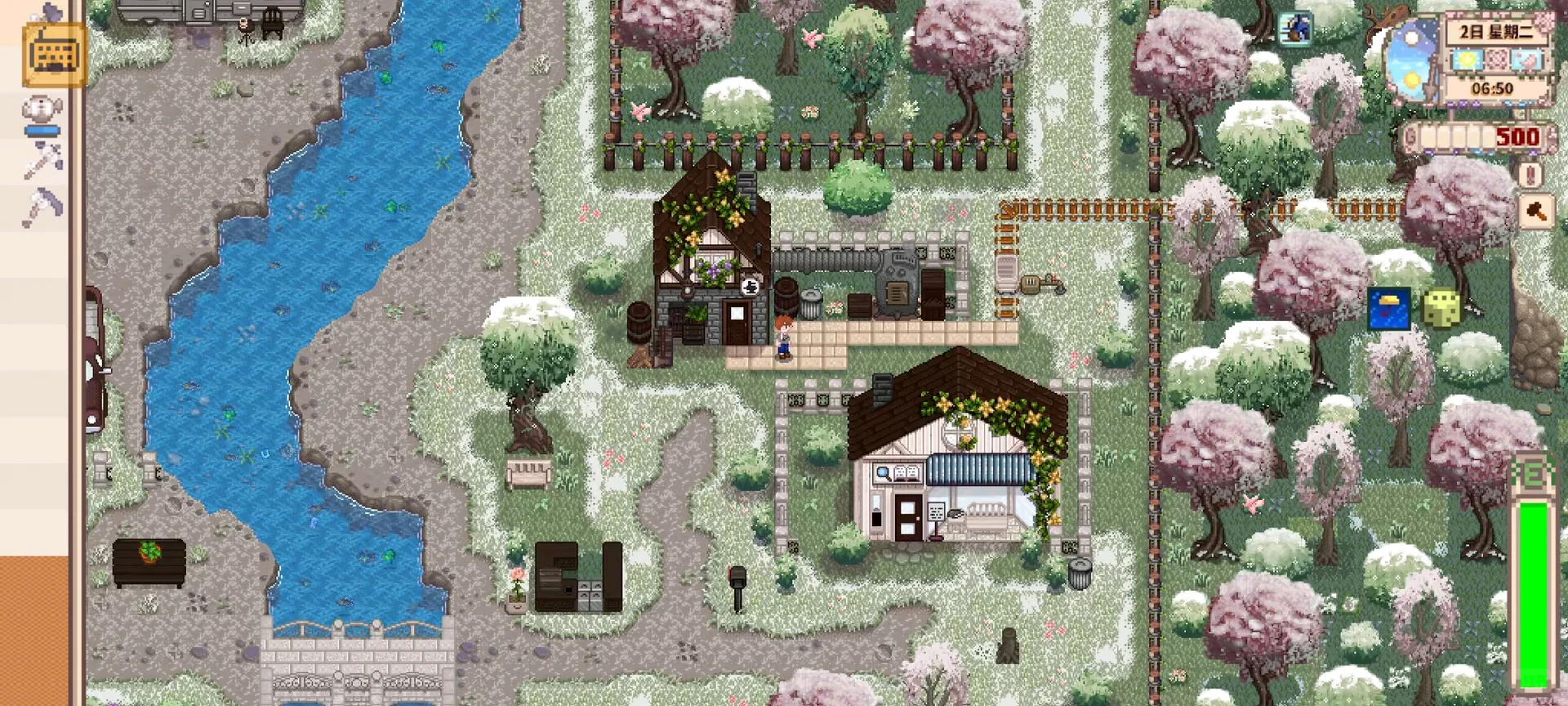Toggle the pink flower season indicator
This screenshot has height=706, width=1568.
(x=1499, y=60)
